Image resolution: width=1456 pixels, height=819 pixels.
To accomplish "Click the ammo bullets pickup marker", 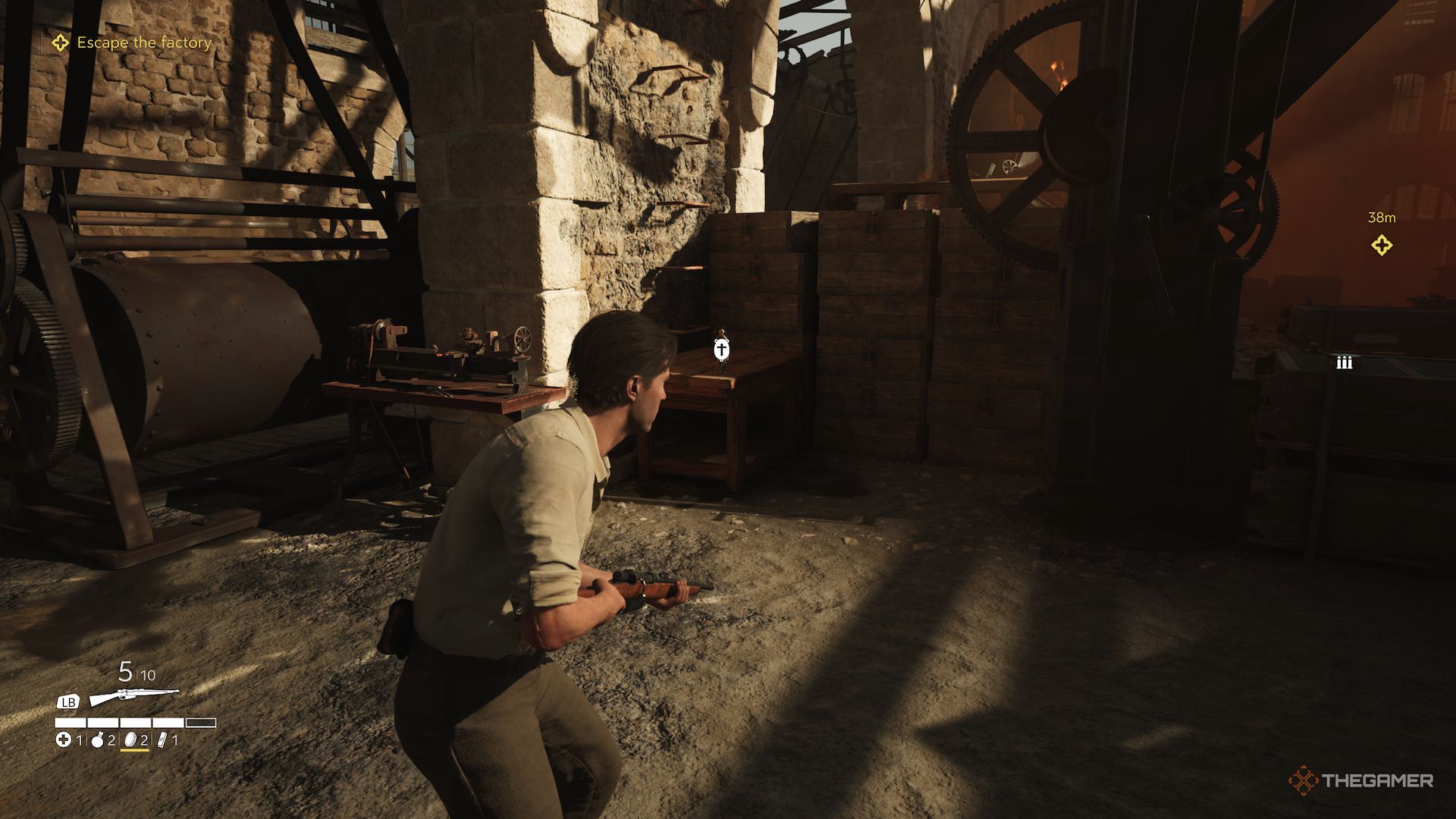I will [1345, 362].
